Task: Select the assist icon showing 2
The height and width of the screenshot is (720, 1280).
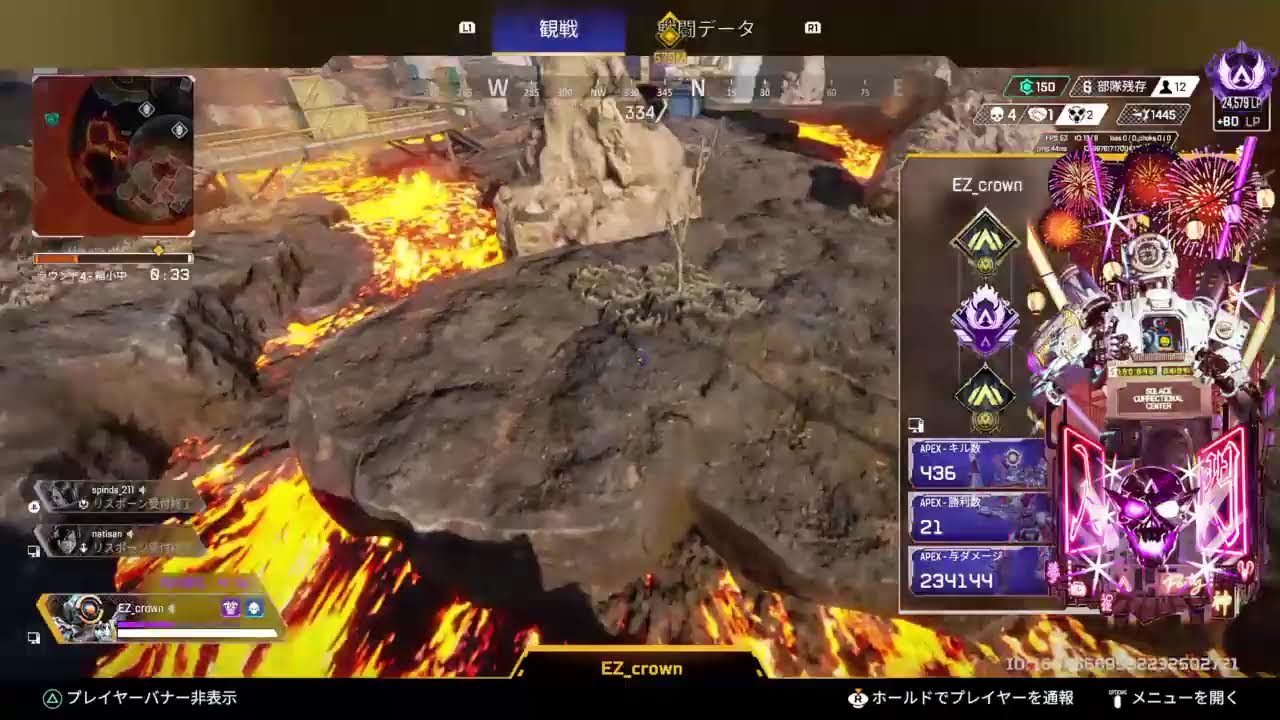Action: pyautogui.click(x=1078, y=114)
